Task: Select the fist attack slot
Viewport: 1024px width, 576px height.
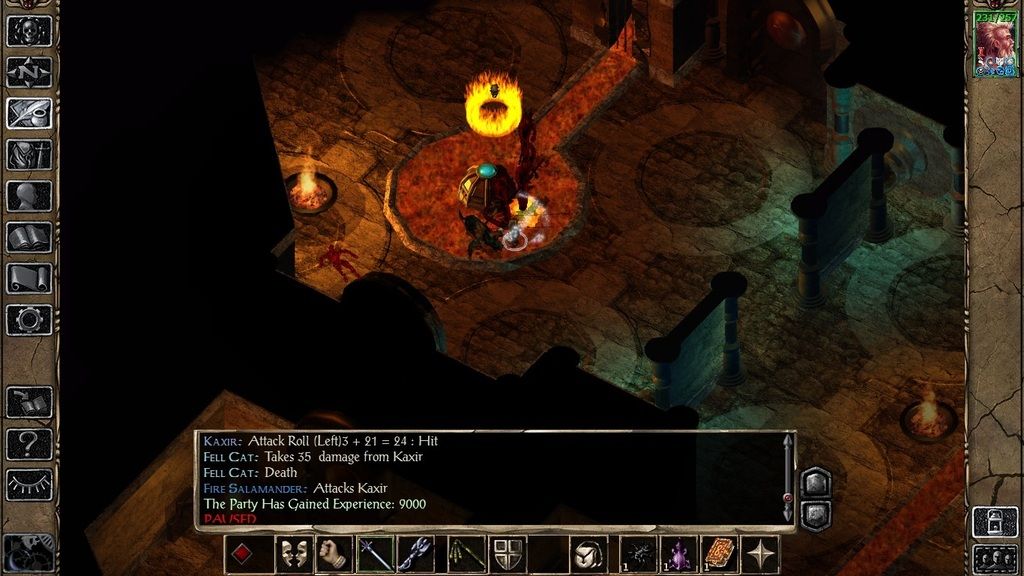Action: (334, 554)
